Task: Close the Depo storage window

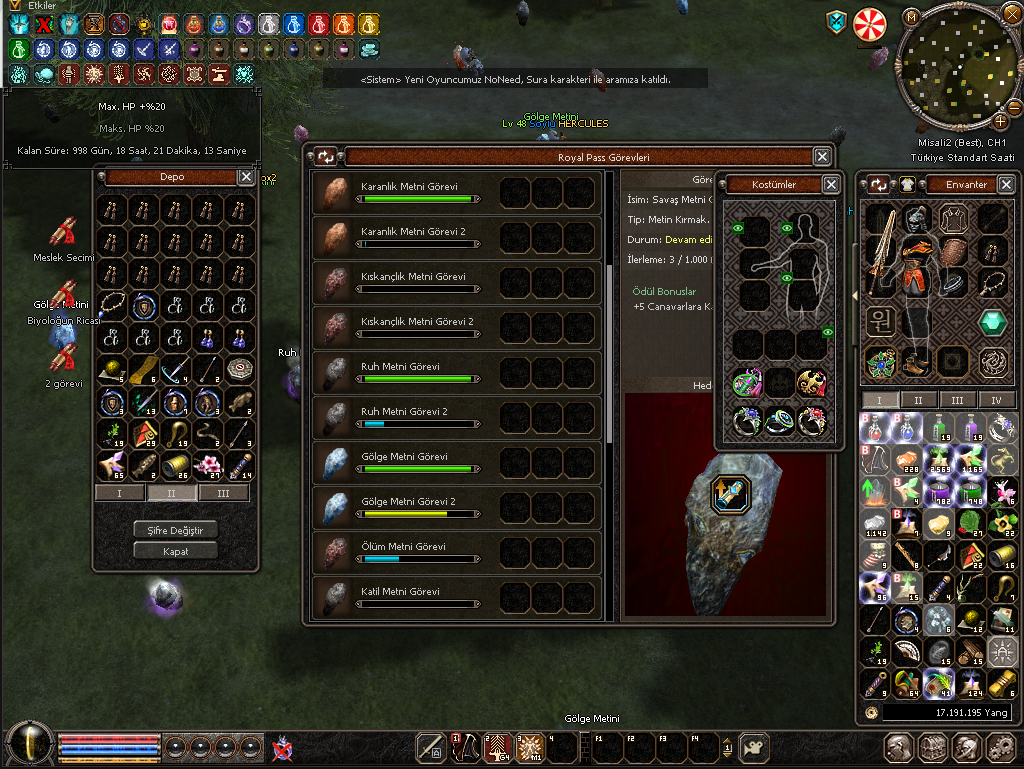Action: point(246,177)
